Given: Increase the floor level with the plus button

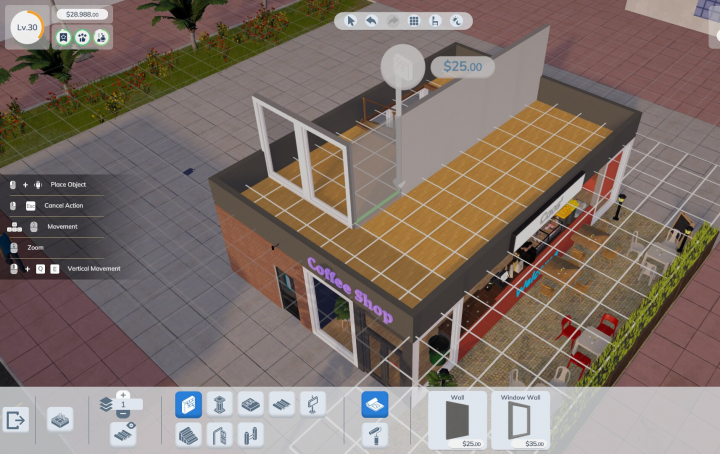Looking at the screenshot, I should click(123, 395).
